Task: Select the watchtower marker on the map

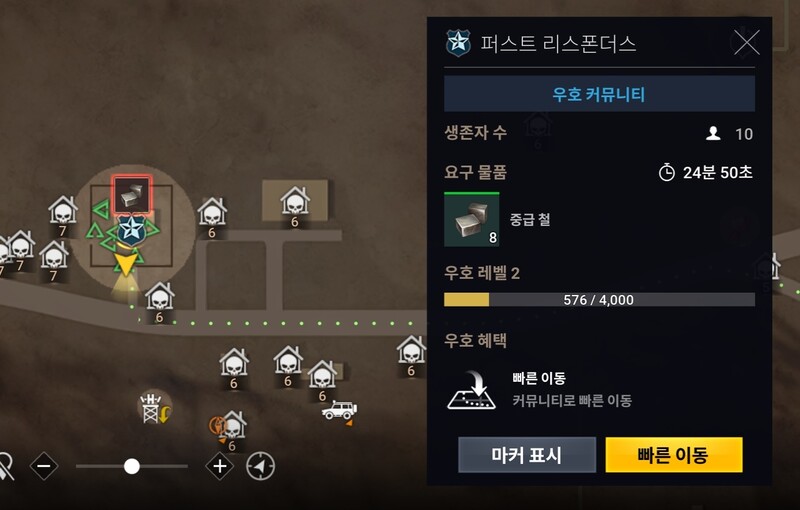Action: (152, 405)
